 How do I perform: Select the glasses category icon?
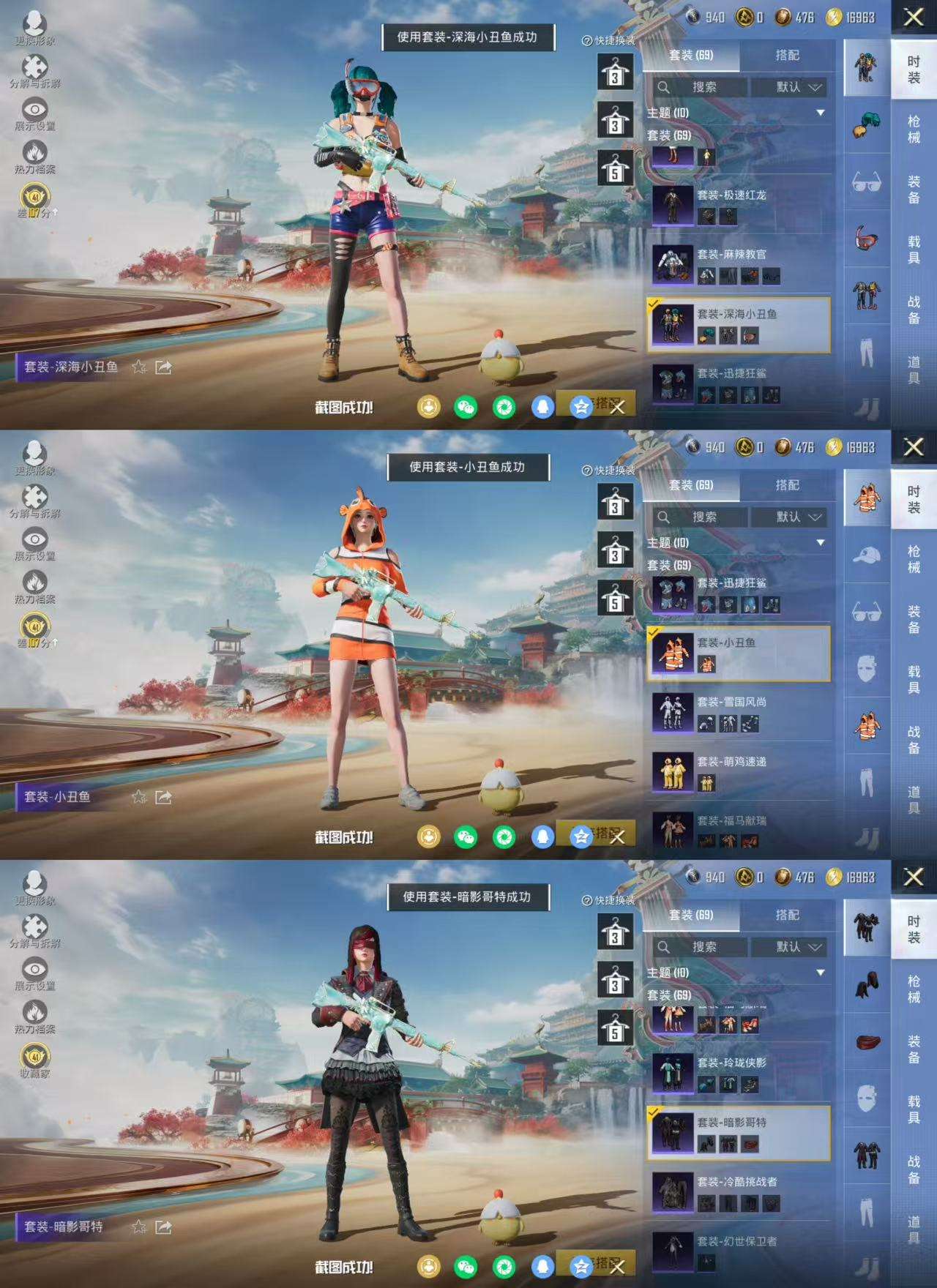tap(867, 180)
